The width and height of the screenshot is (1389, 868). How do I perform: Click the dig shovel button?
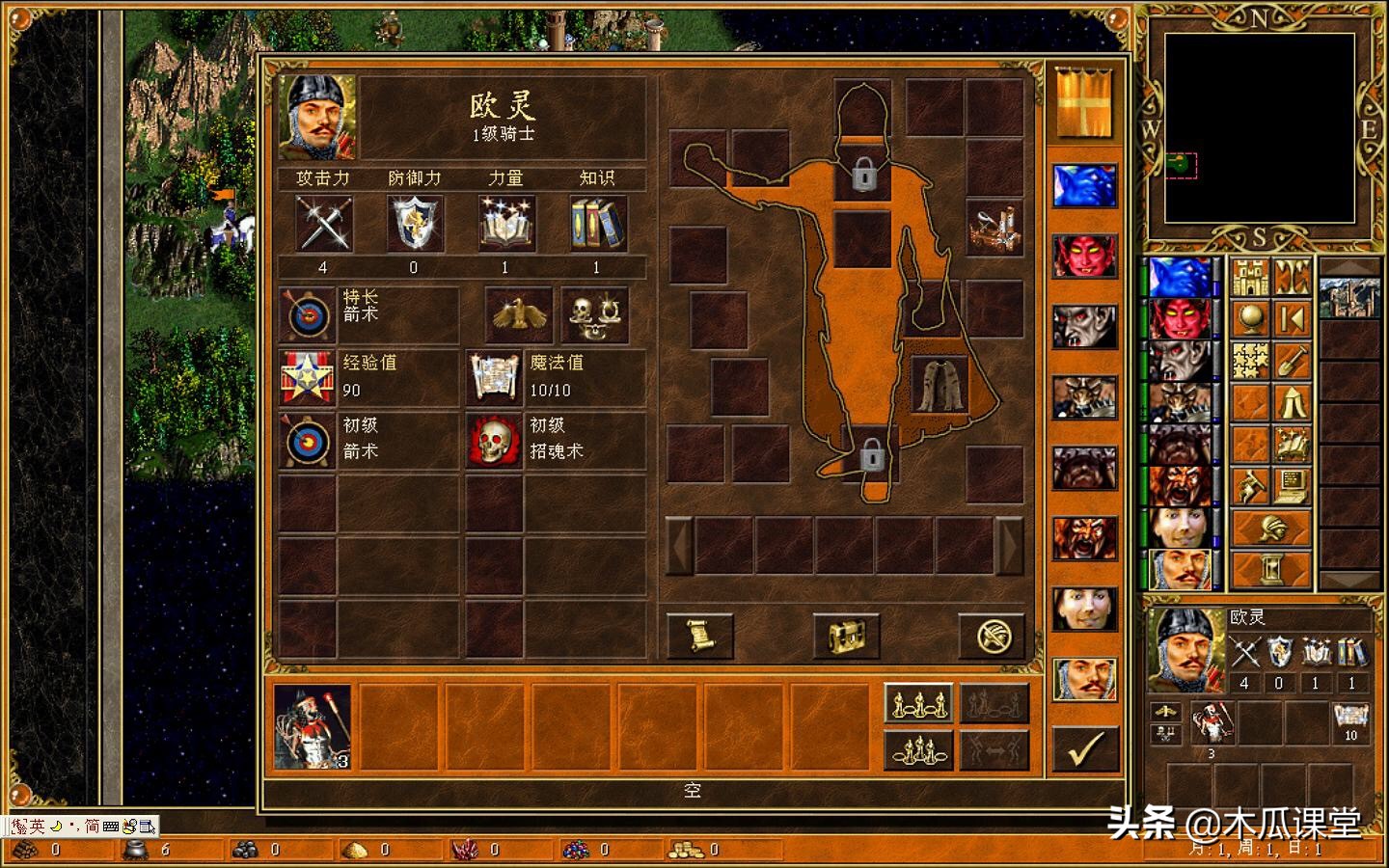point(1292,361)
